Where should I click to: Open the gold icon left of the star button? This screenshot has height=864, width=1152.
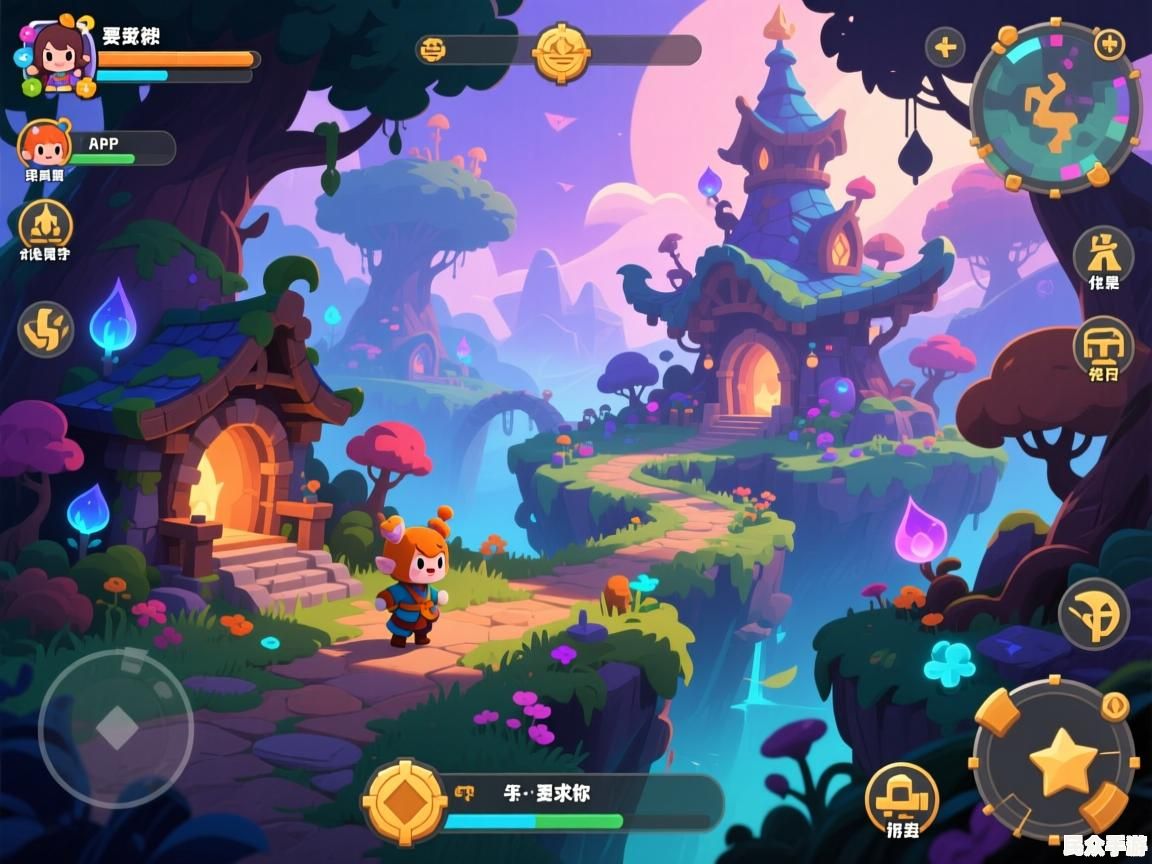coord(901,797)
